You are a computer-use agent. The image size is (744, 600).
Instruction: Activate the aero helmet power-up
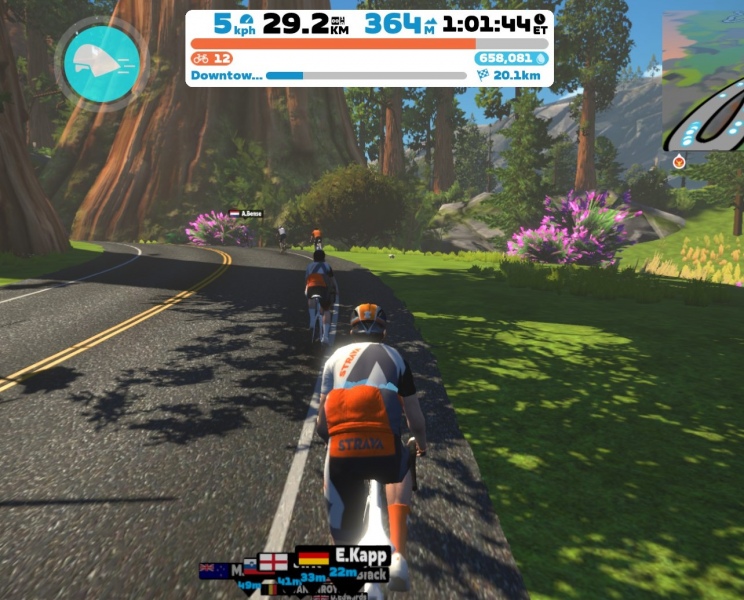(99, 62)
